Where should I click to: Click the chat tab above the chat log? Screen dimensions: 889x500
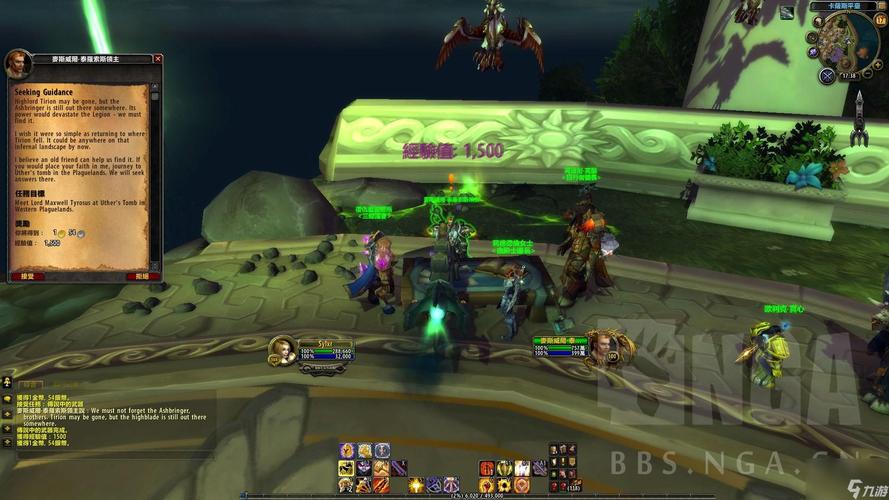point(32,383)
